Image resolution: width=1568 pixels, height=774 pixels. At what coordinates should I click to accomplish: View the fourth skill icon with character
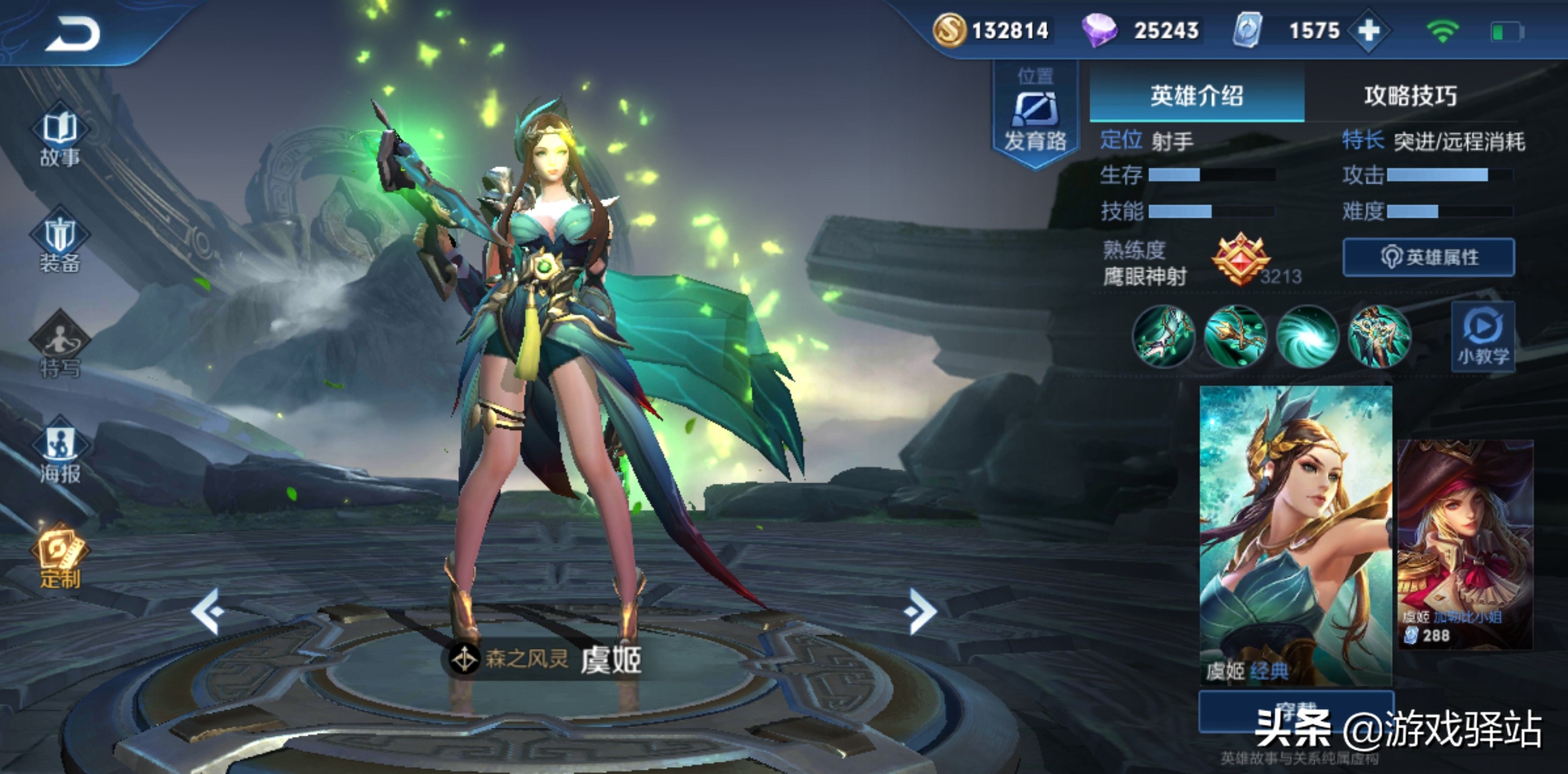(x=1379, y=336)
